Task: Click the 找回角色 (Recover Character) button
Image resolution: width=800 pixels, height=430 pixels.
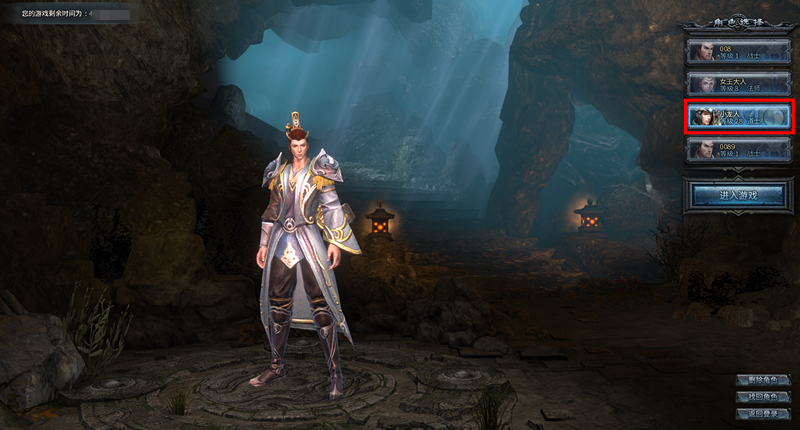Action: (762, 397)
